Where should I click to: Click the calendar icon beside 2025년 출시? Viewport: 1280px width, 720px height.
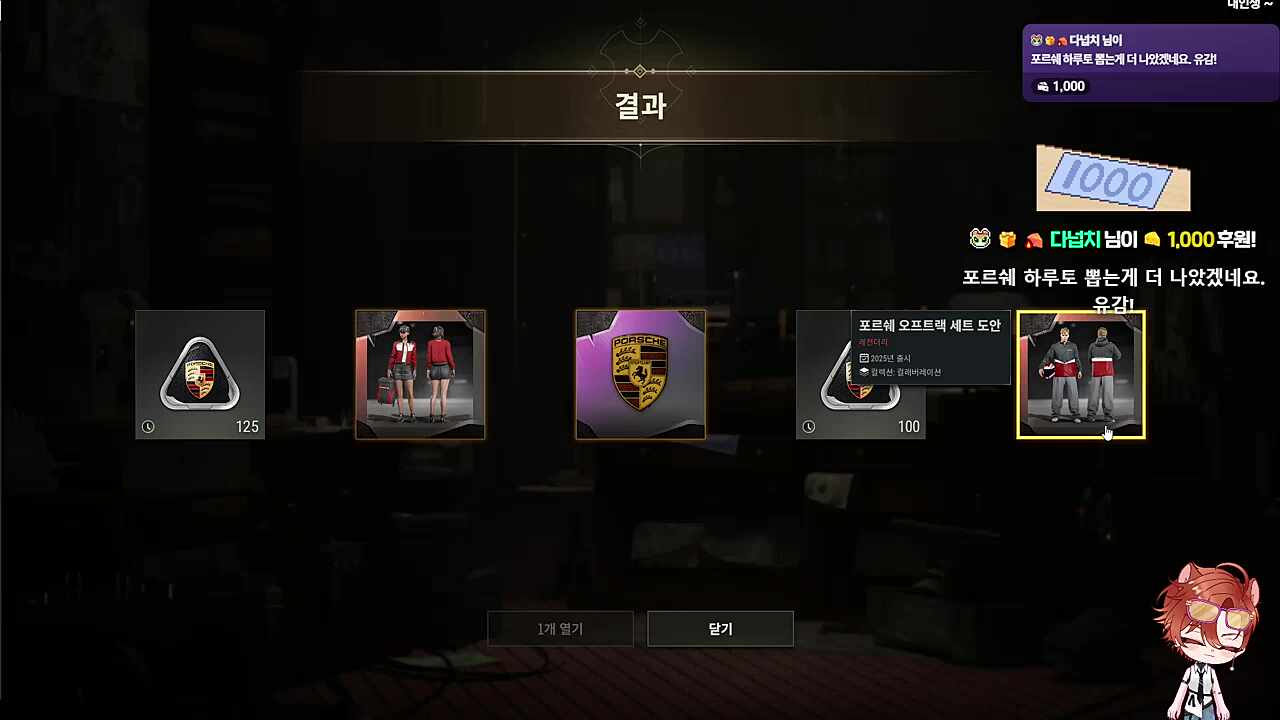tap(864, 359)
